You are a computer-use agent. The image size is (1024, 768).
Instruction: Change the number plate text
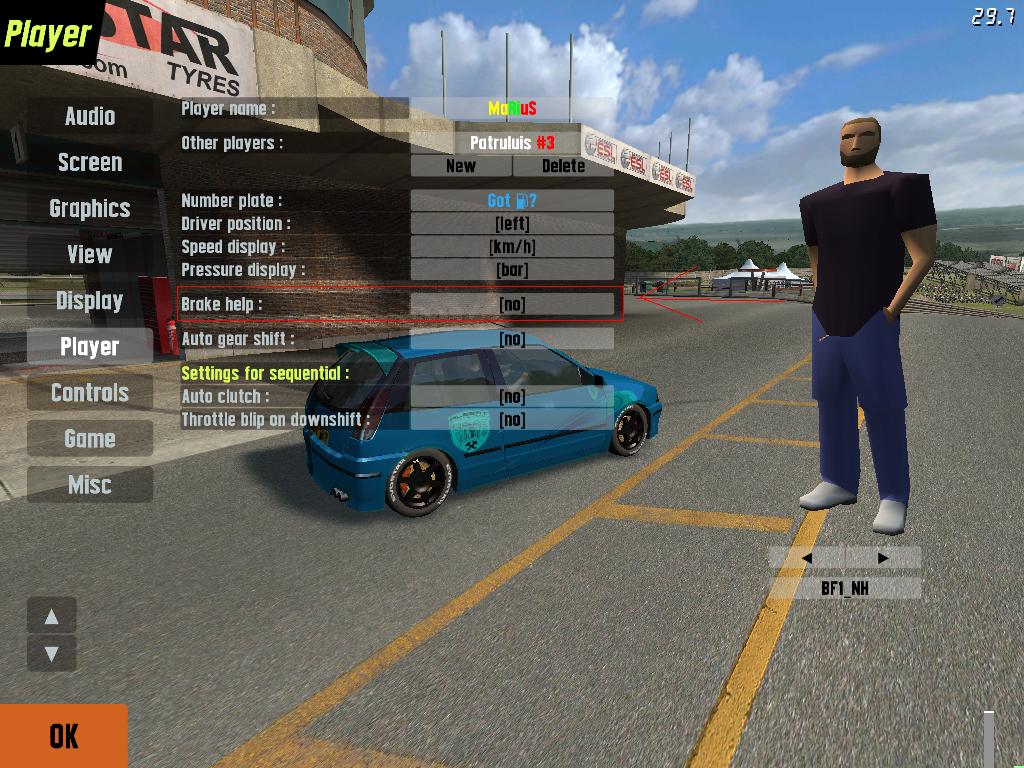tap(512, 200)
